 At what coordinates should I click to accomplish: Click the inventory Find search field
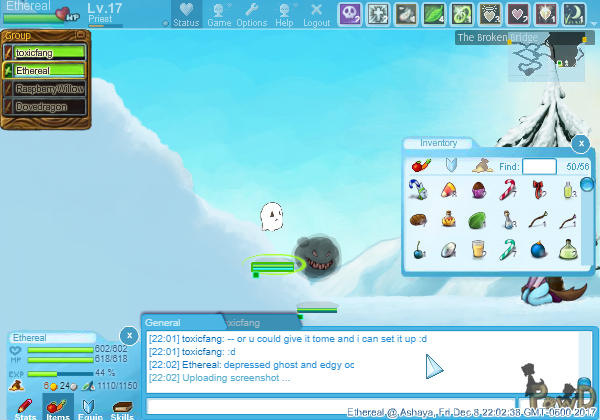pos(539,166)
